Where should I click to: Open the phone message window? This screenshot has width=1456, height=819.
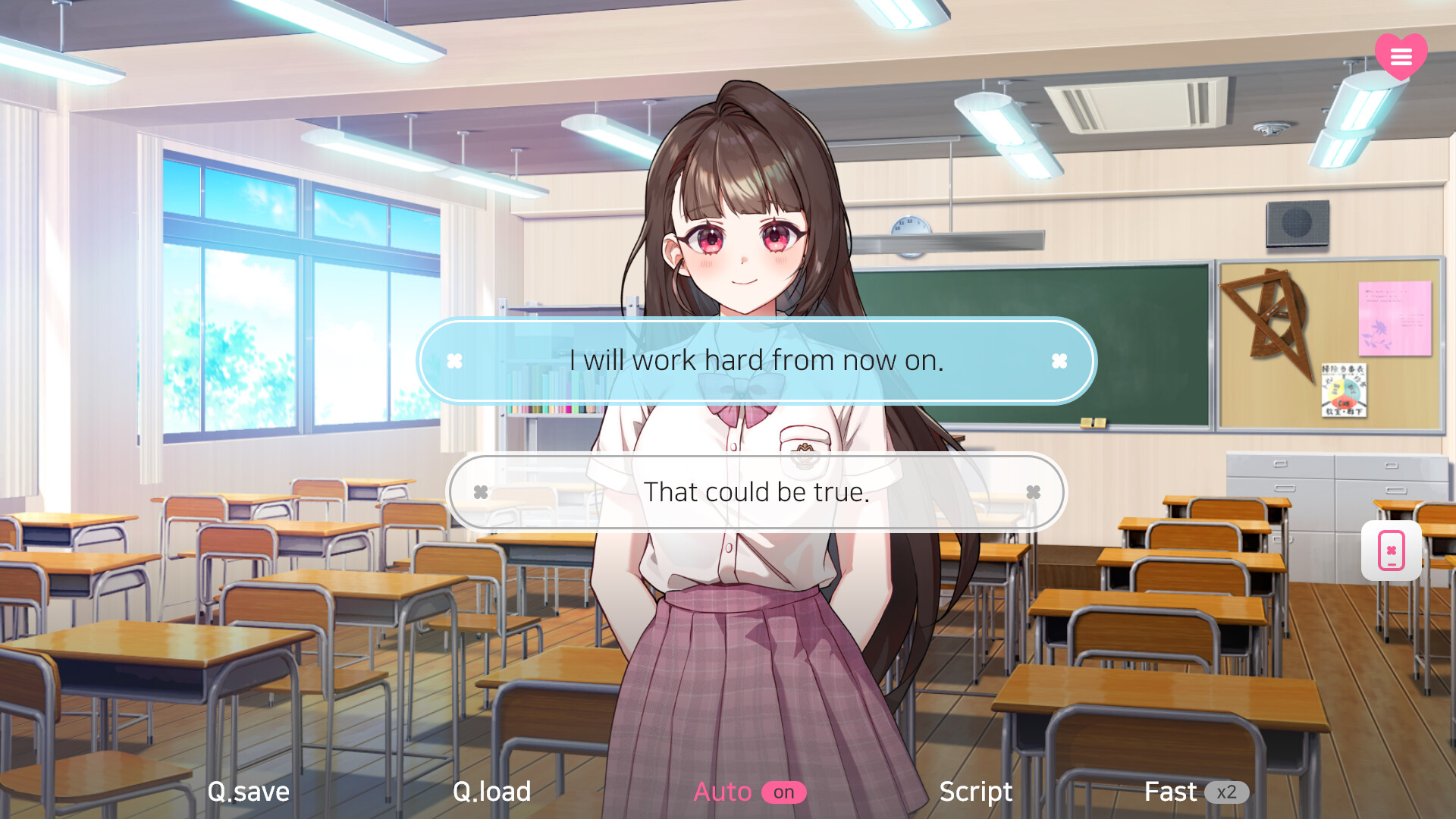tap(1391, 551)
